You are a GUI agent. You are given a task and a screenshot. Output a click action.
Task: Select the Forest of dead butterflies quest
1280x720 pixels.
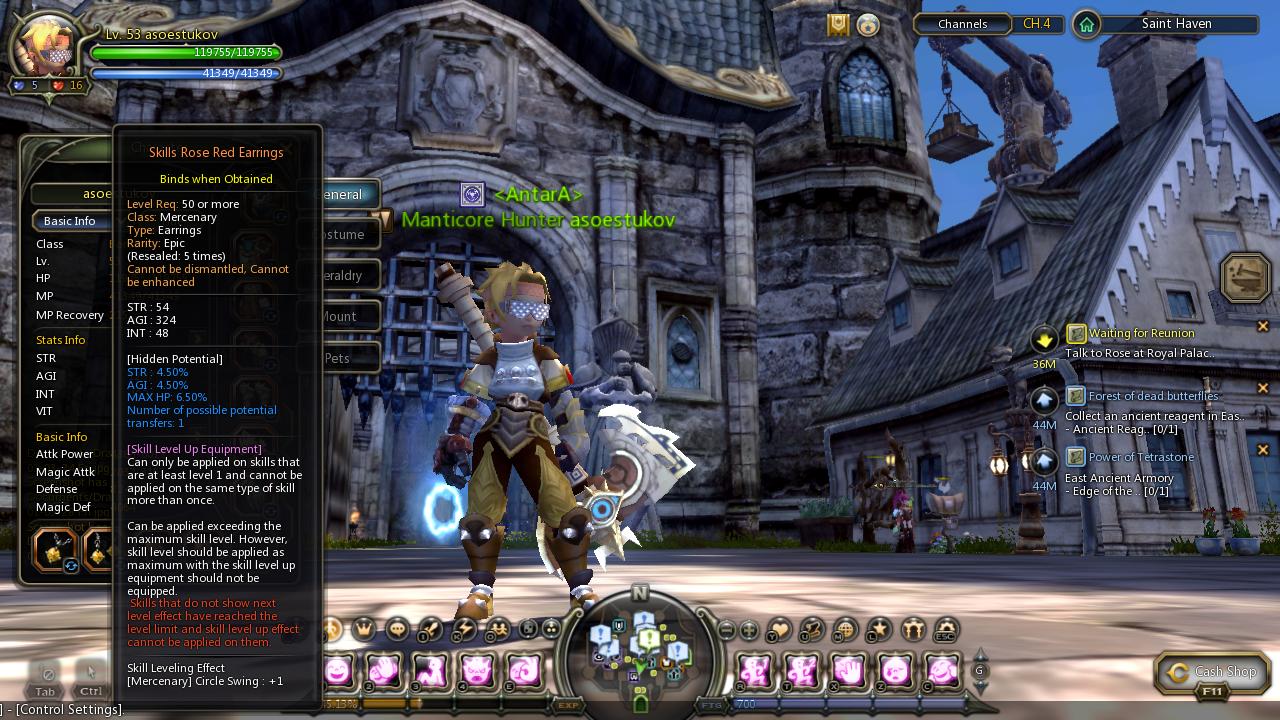pos(1152,396)
